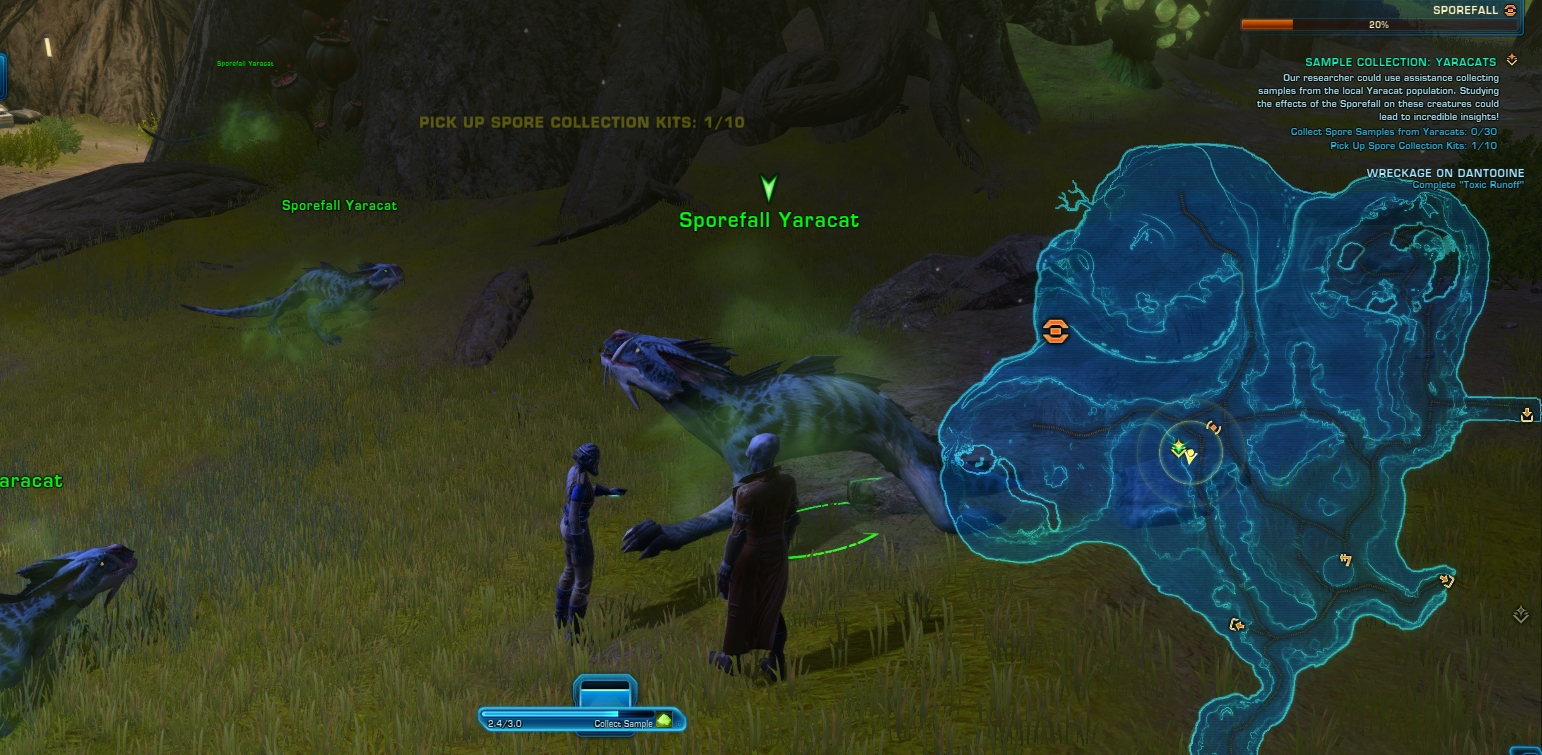Select the Sample Collection: Yaracats mission title
Image resolution: width=1542 pixels, height=755 pixels.
(x=1400, y=62)
